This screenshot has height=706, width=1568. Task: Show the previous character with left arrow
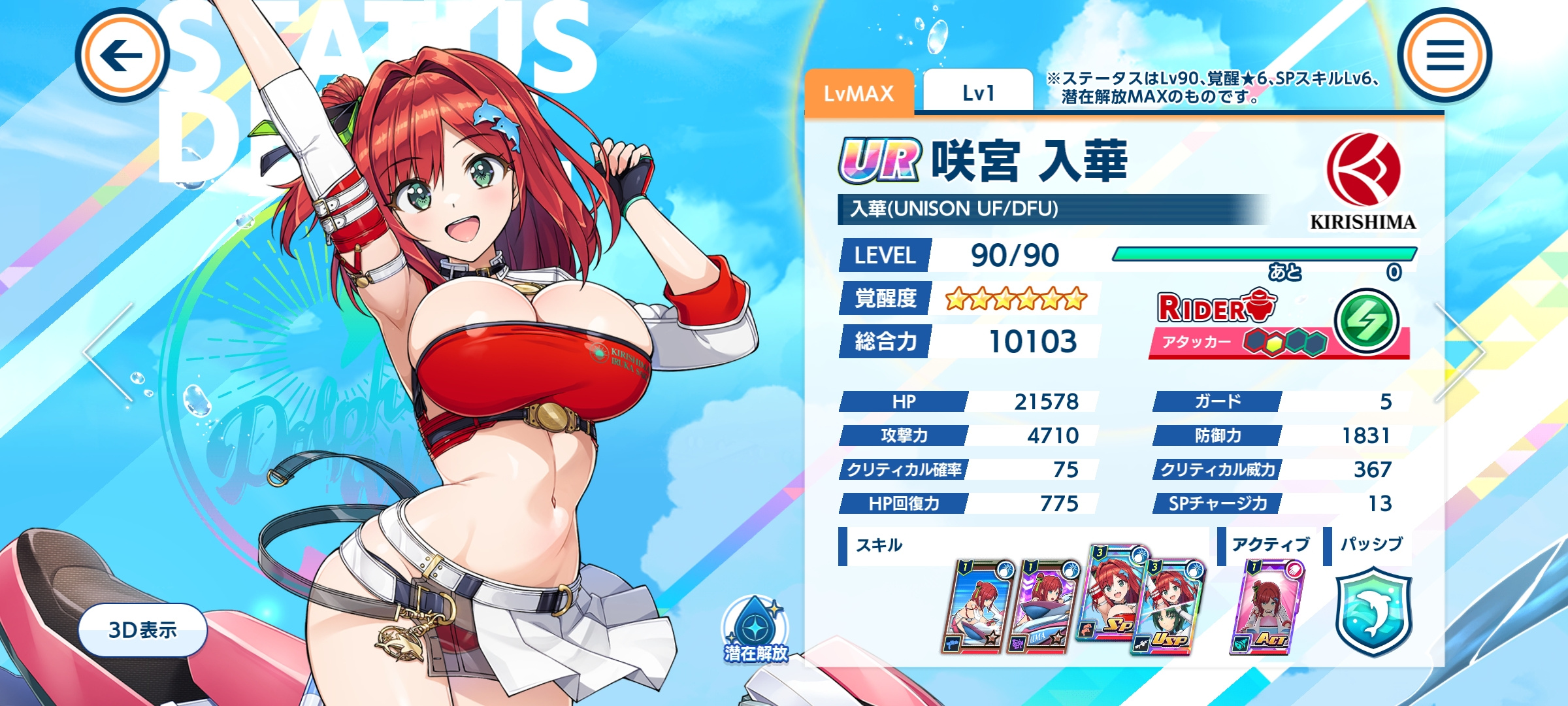click(108, 352)
